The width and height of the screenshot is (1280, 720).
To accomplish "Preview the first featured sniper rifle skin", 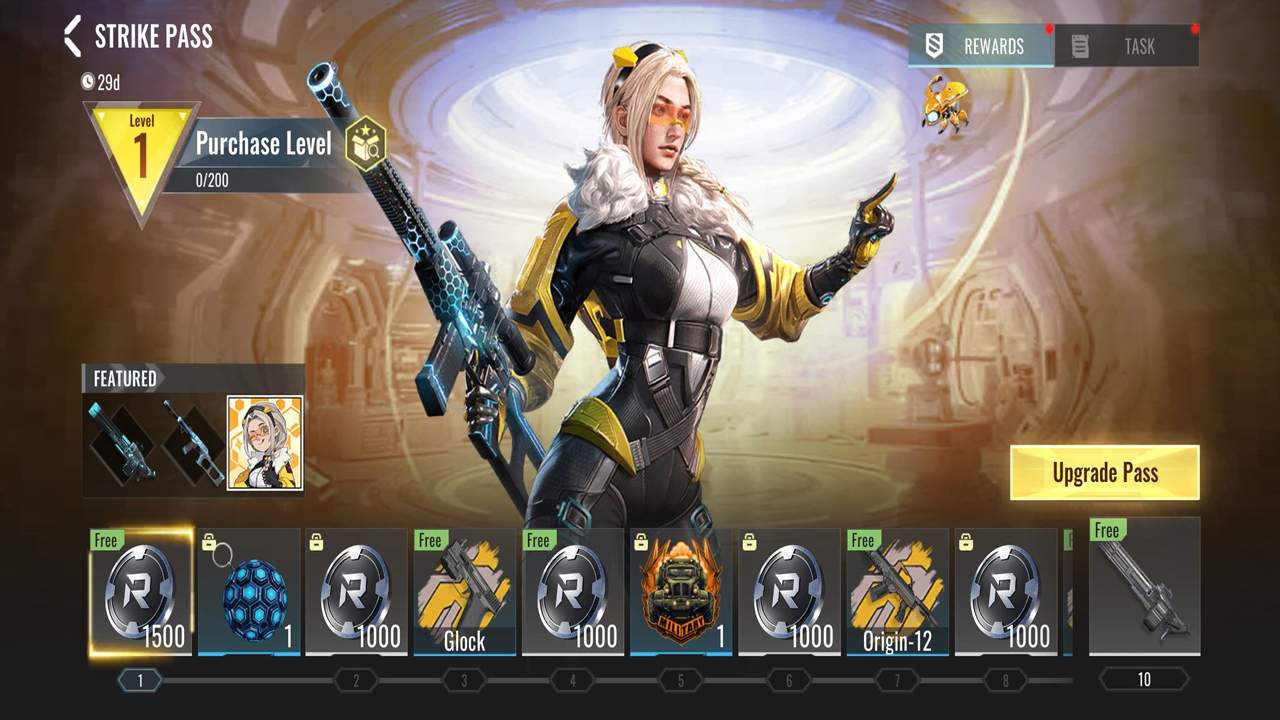I will click(121, 443).
